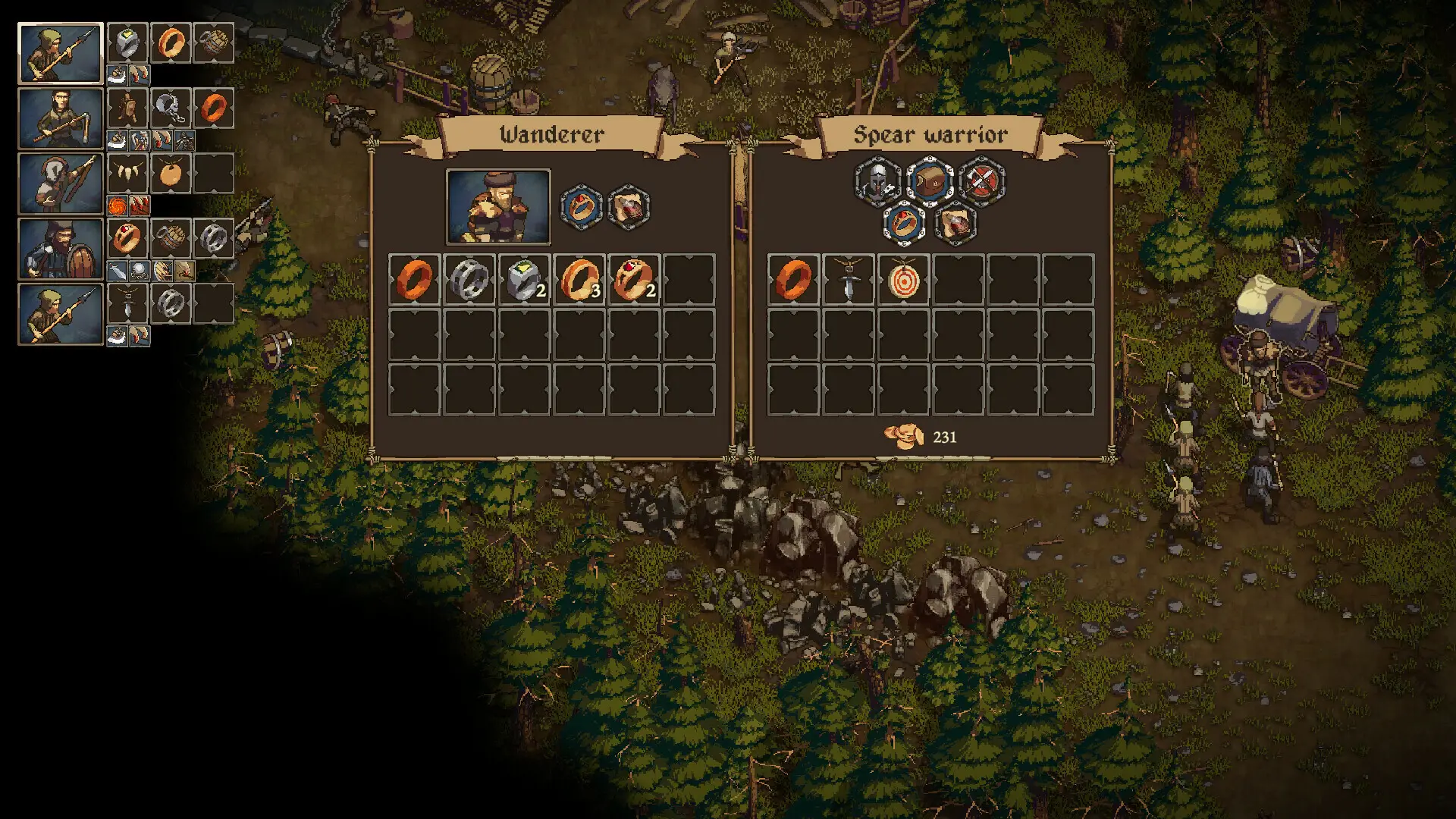Enable the ring filter in Spear warrior panel
1456x819 pixels.
point(904,224)
